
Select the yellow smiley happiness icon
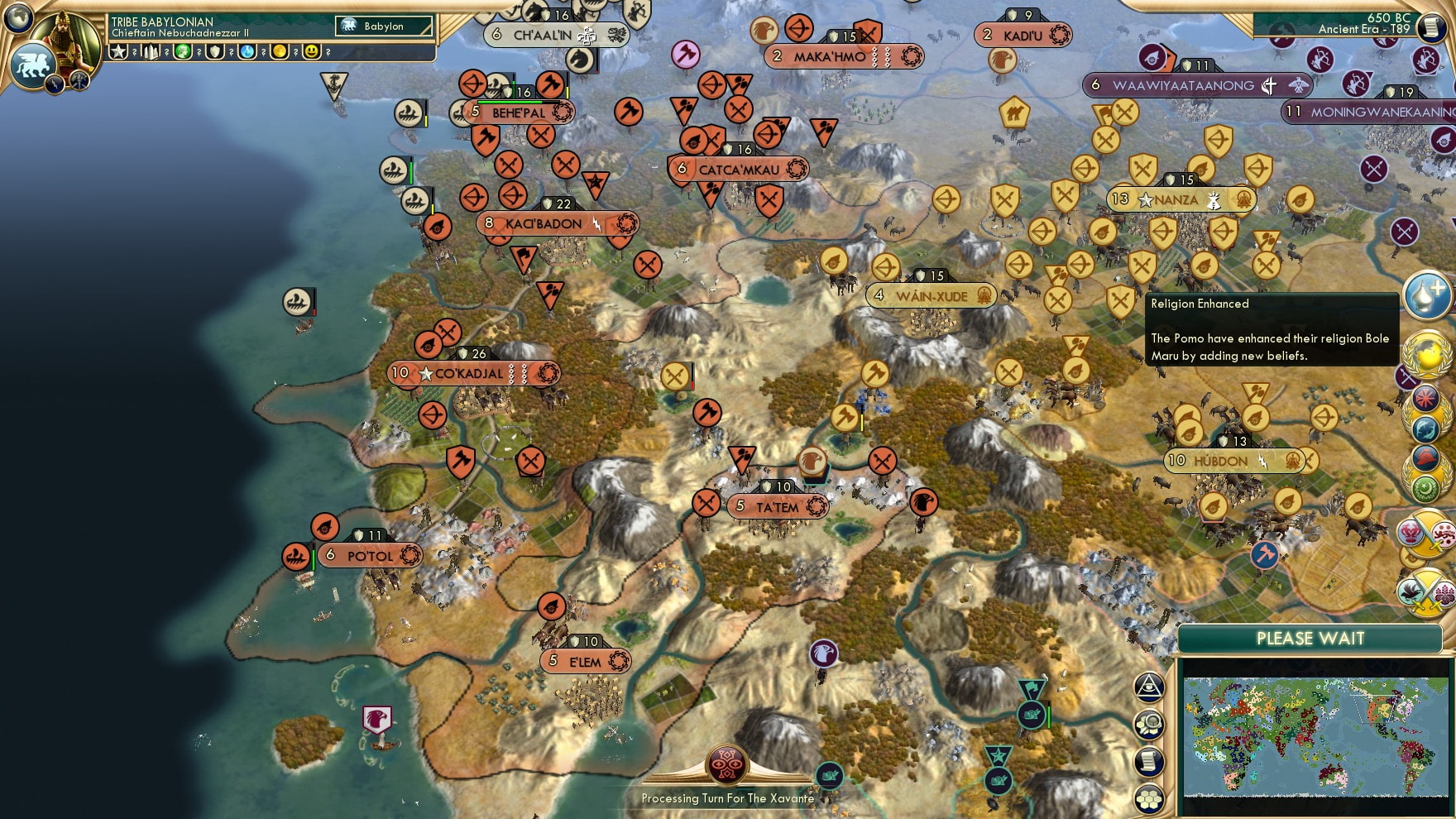coord(312,52)
